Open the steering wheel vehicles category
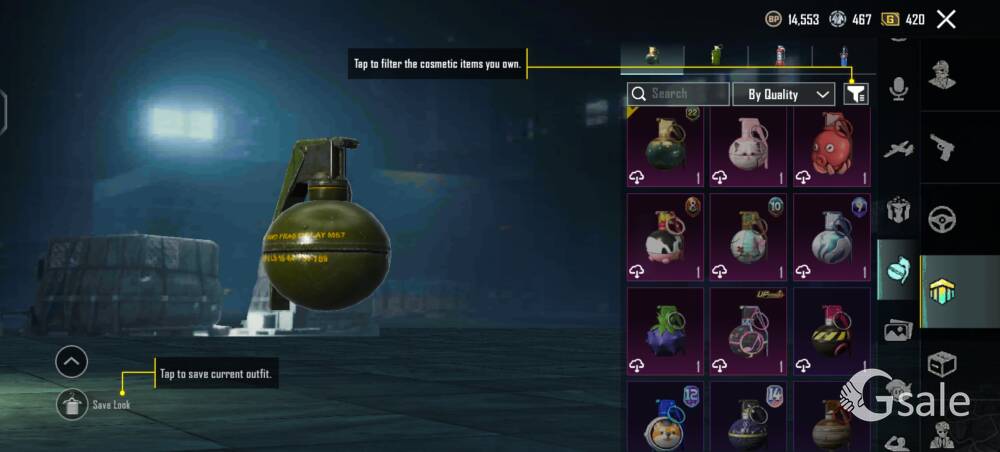The width and height of the screenshot is (1000, 452). [x=942, y=219]
